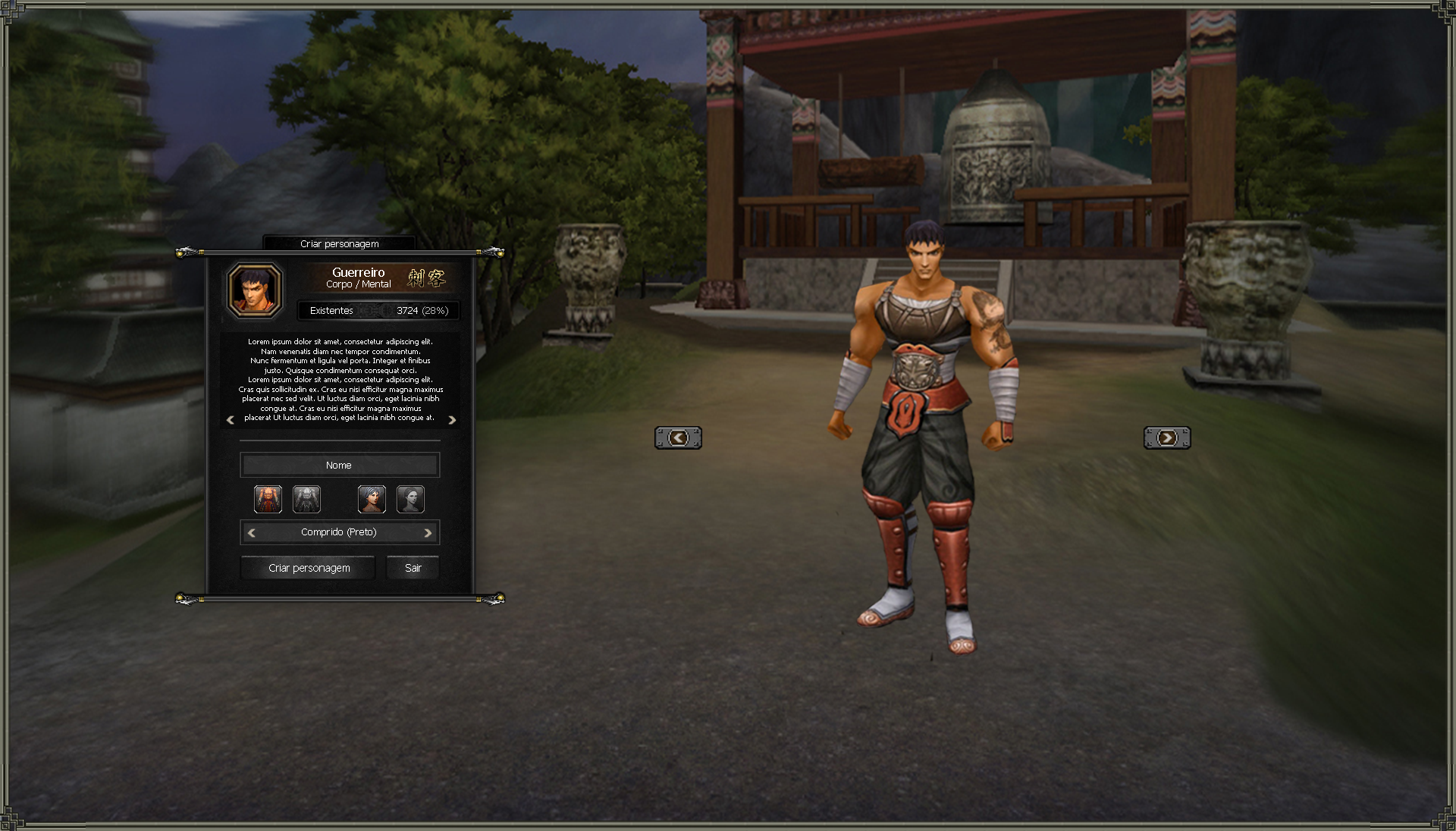This screenshot has height=831, width=1456.
Task: Rotate to next character with right metal arrow
Action: pos(1167,437)
